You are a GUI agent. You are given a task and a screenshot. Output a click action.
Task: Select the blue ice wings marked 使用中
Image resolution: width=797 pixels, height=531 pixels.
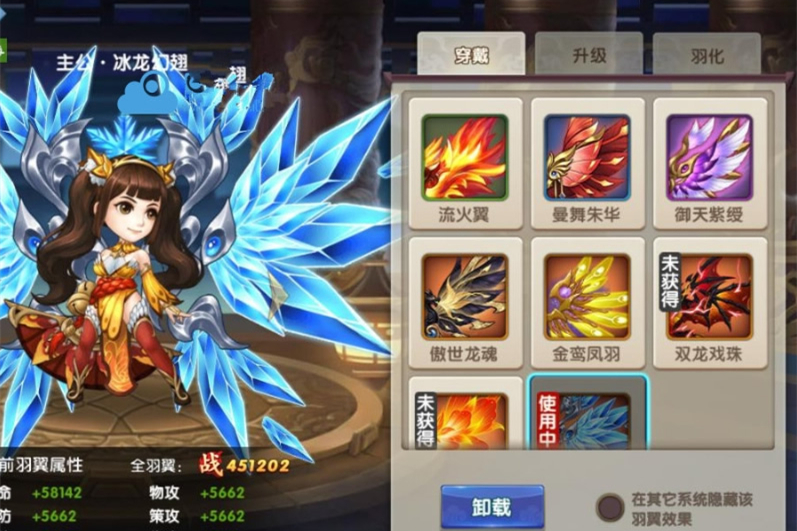pyautogui.click(x=587, y=419)
